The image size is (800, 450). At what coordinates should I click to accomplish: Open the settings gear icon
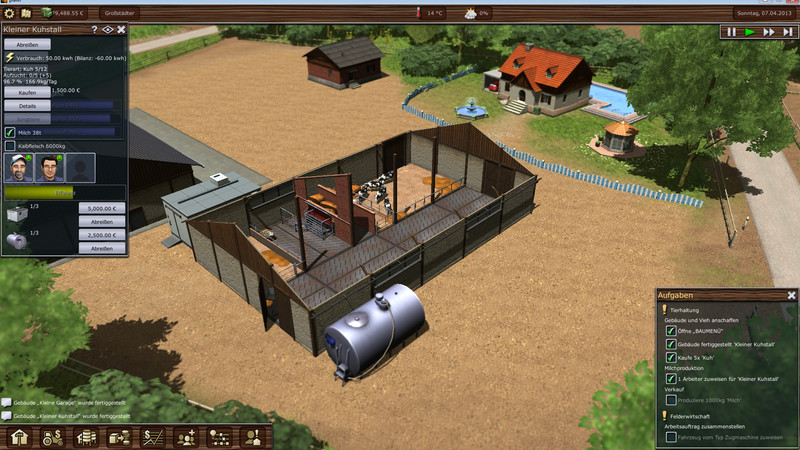click(9, 13)
